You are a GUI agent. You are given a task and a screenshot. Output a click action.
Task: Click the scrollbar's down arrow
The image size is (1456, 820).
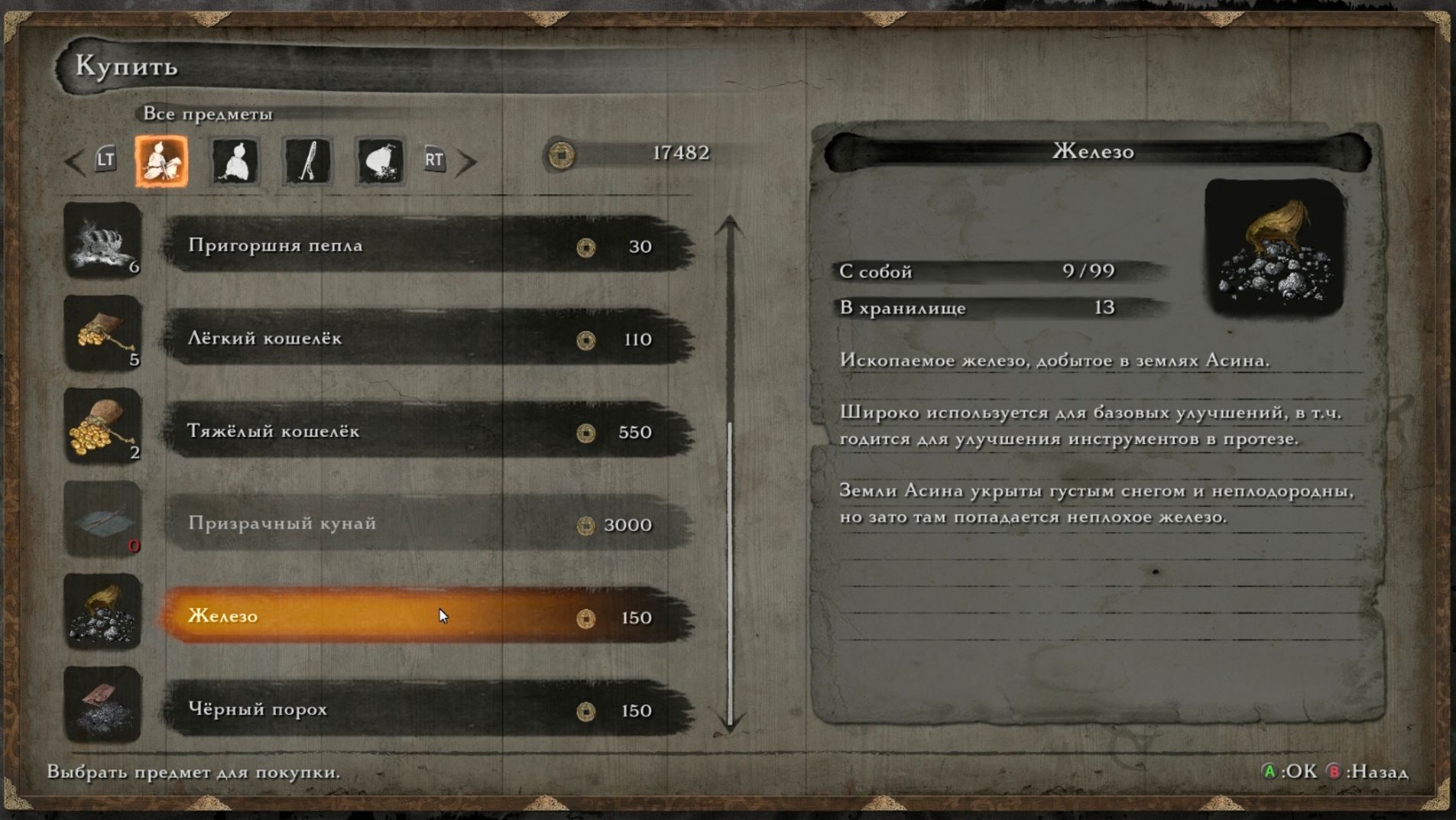(730, 724)
